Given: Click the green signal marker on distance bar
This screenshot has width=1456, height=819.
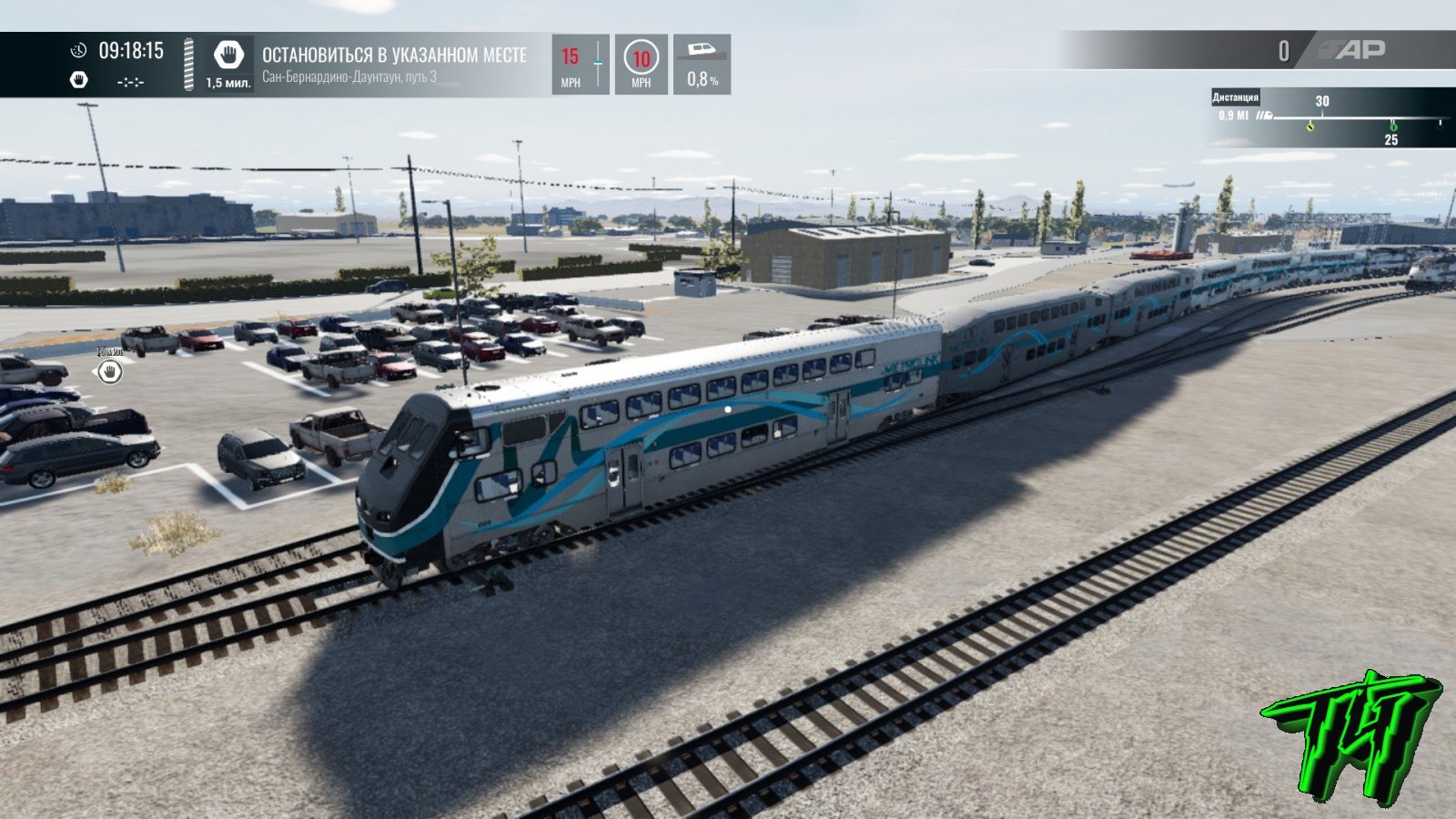Looking at the screenshot, I should pyautogui.click(x=1391, y=126).
